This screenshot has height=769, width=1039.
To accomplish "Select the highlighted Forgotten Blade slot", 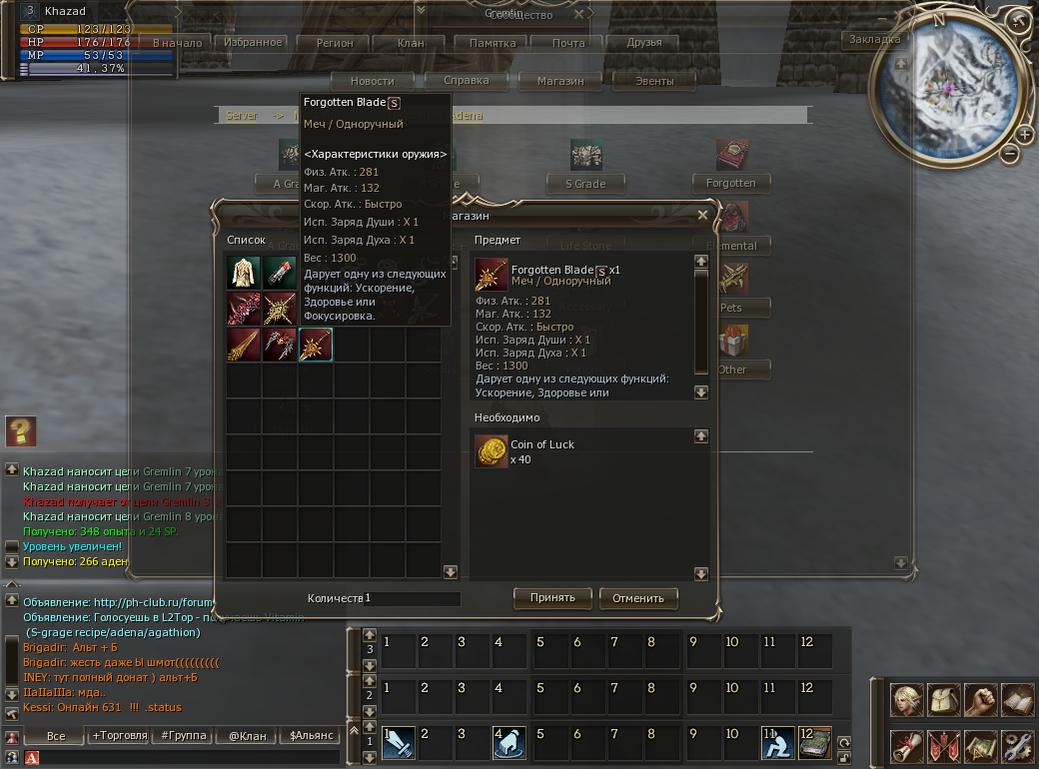I will tap(316, 345).
